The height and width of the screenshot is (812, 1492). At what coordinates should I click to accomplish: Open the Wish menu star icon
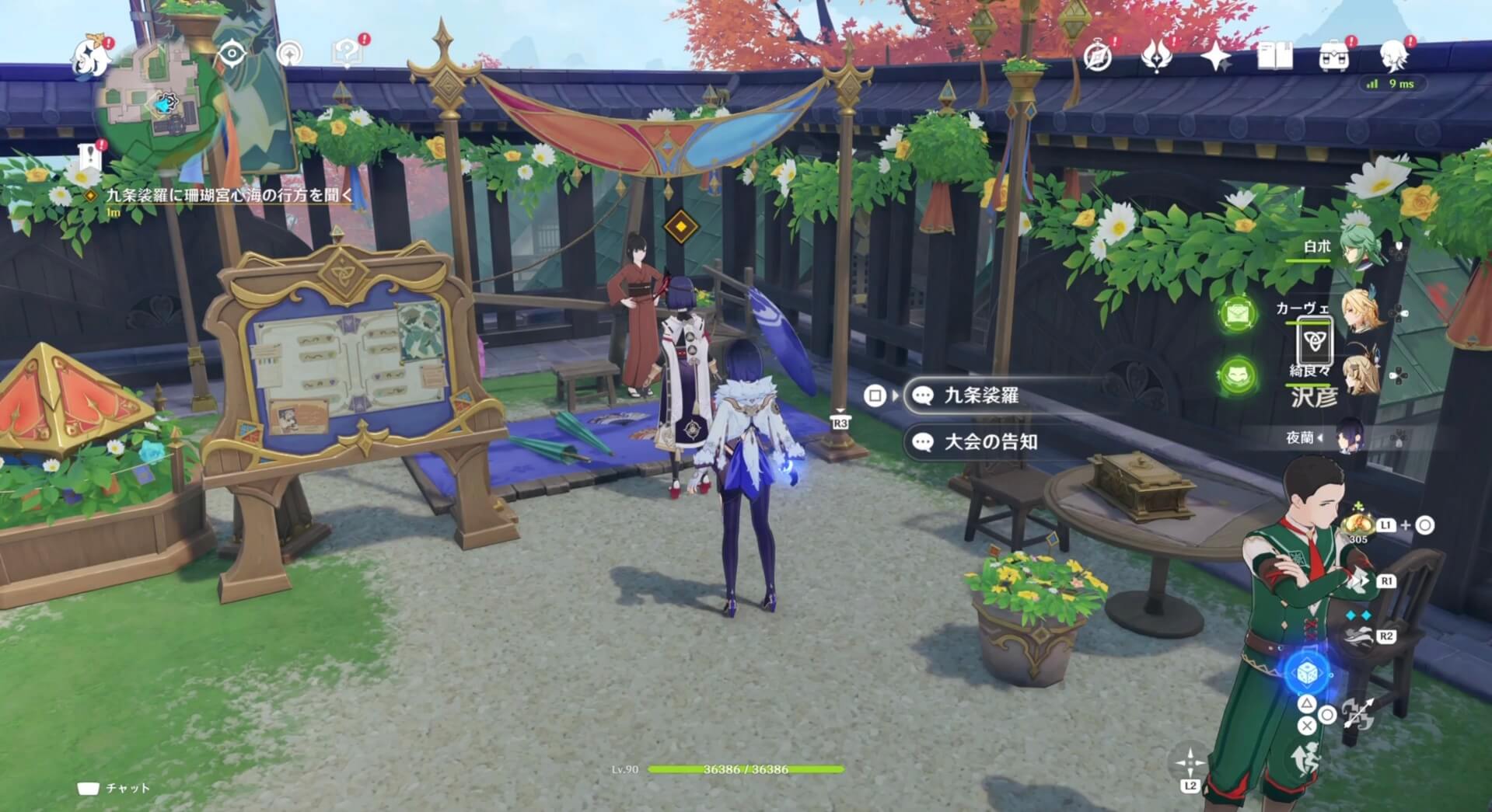[x=1214, y=54]
